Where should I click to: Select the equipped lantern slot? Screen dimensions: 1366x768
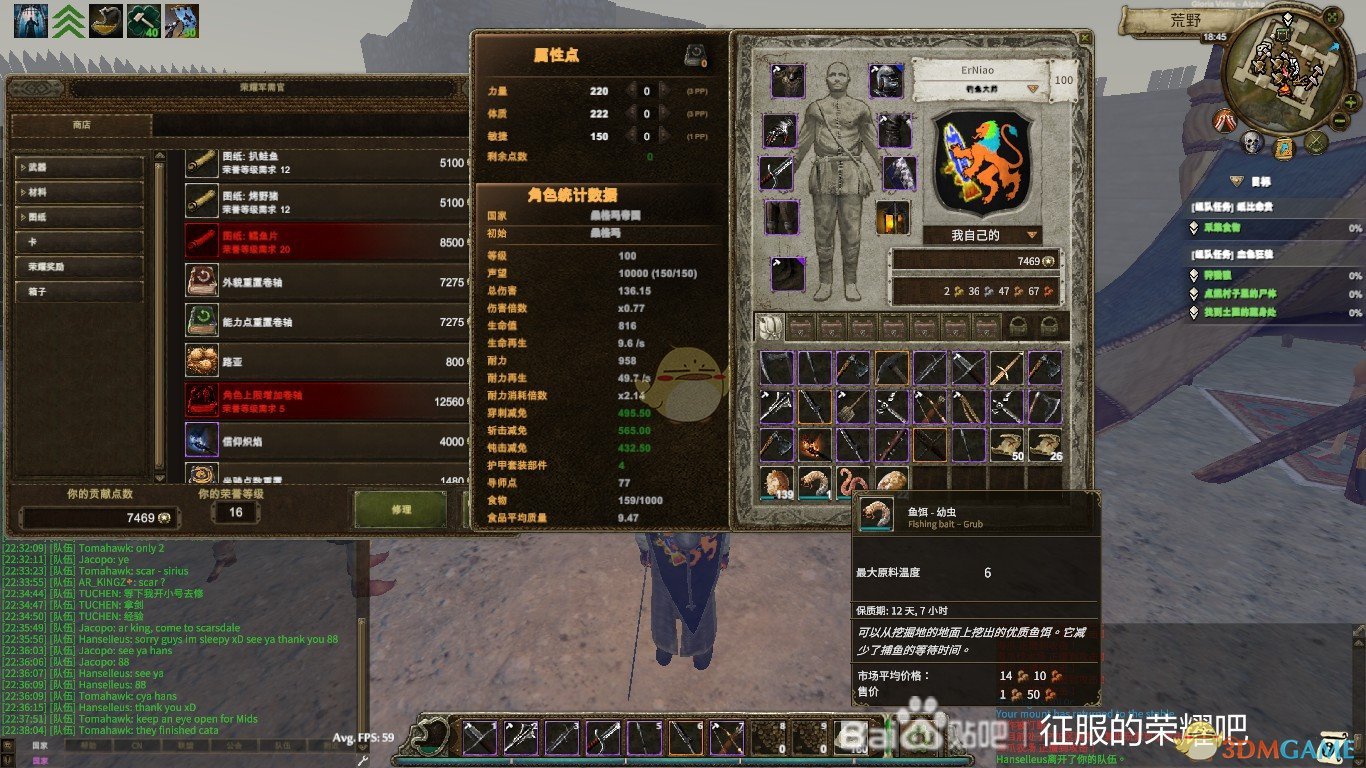tap(892, 217)
